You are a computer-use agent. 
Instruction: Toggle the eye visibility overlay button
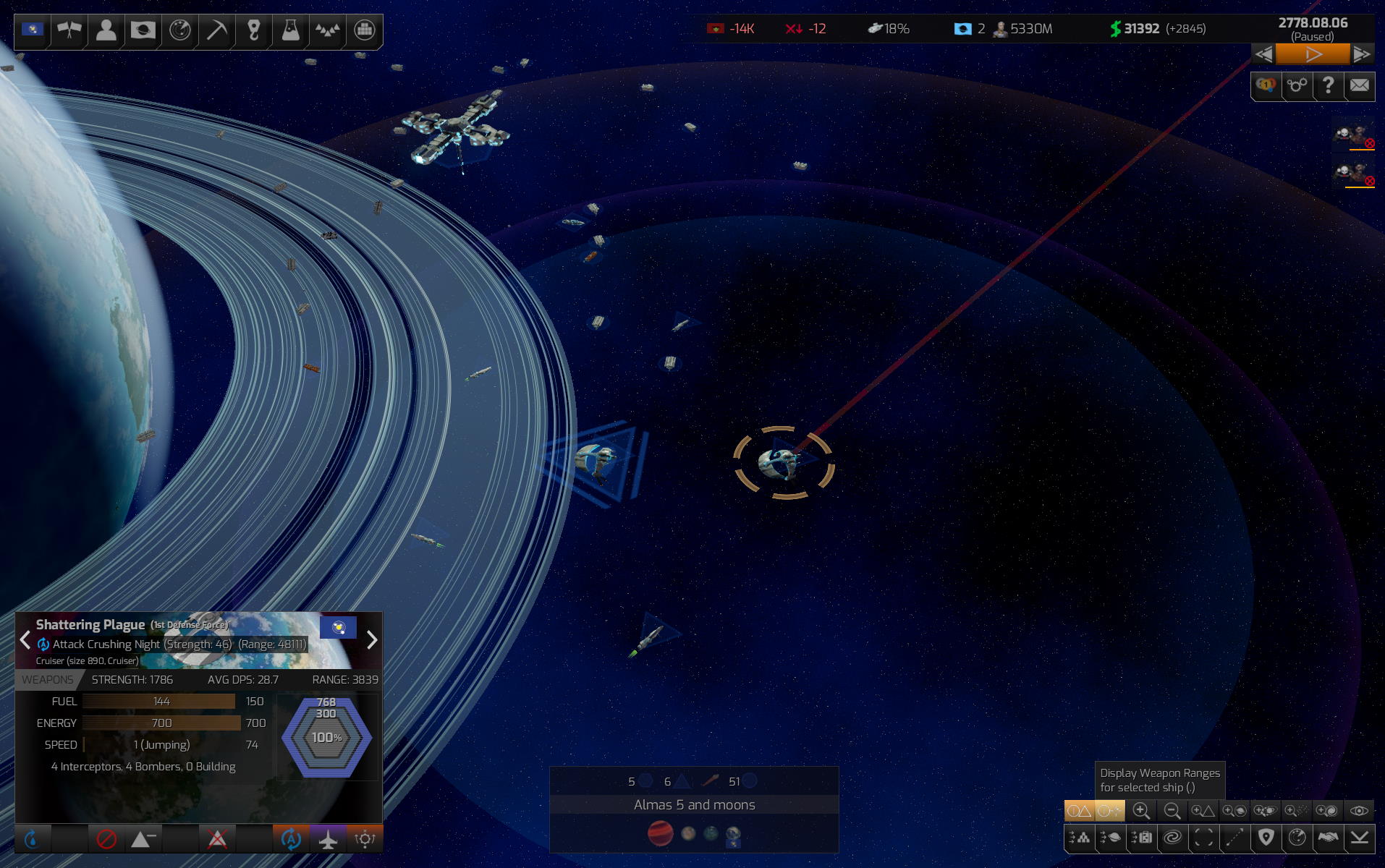pos(1359,811)
